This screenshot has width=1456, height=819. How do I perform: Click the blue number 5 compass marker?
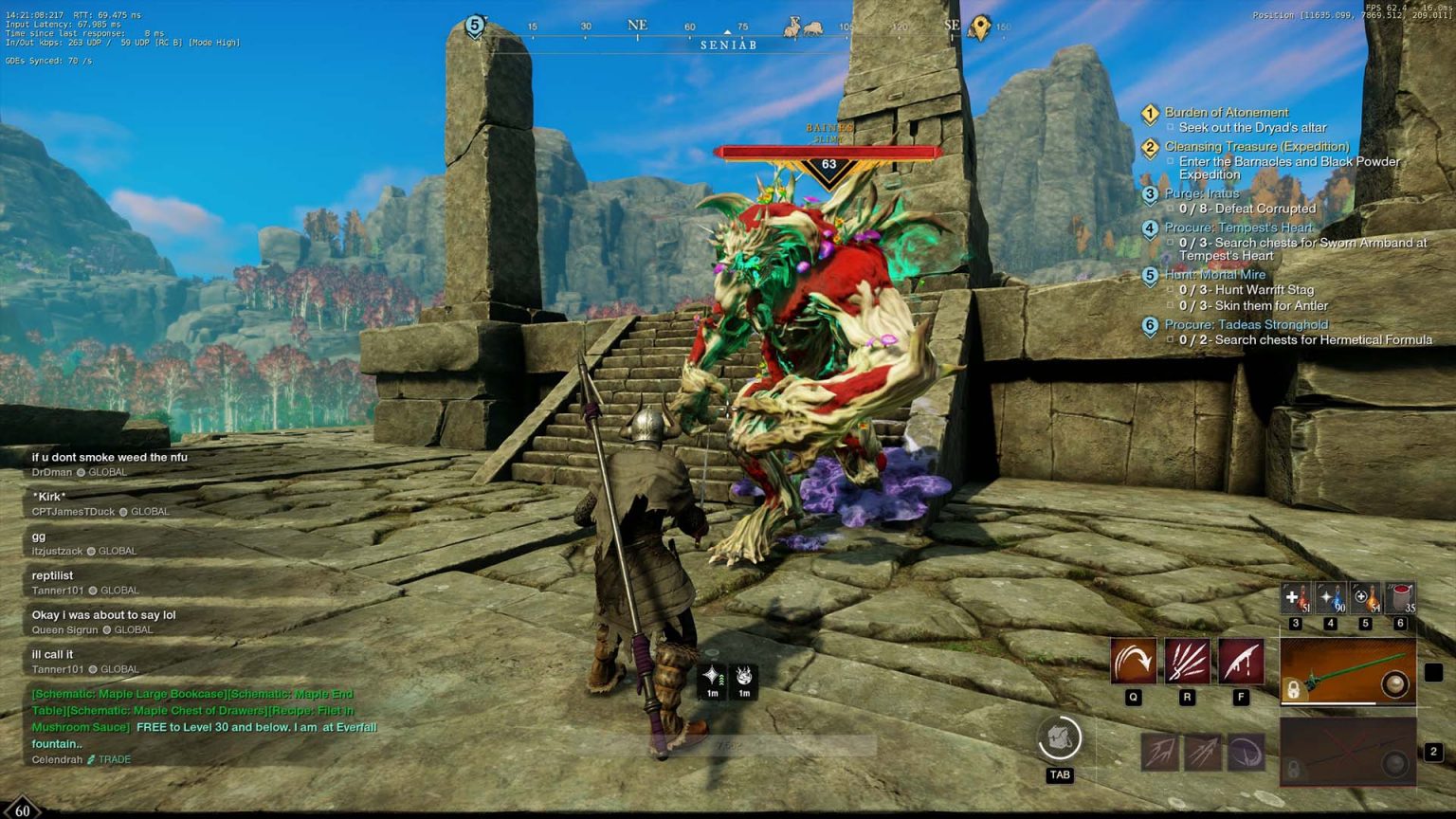coord(475,27)
